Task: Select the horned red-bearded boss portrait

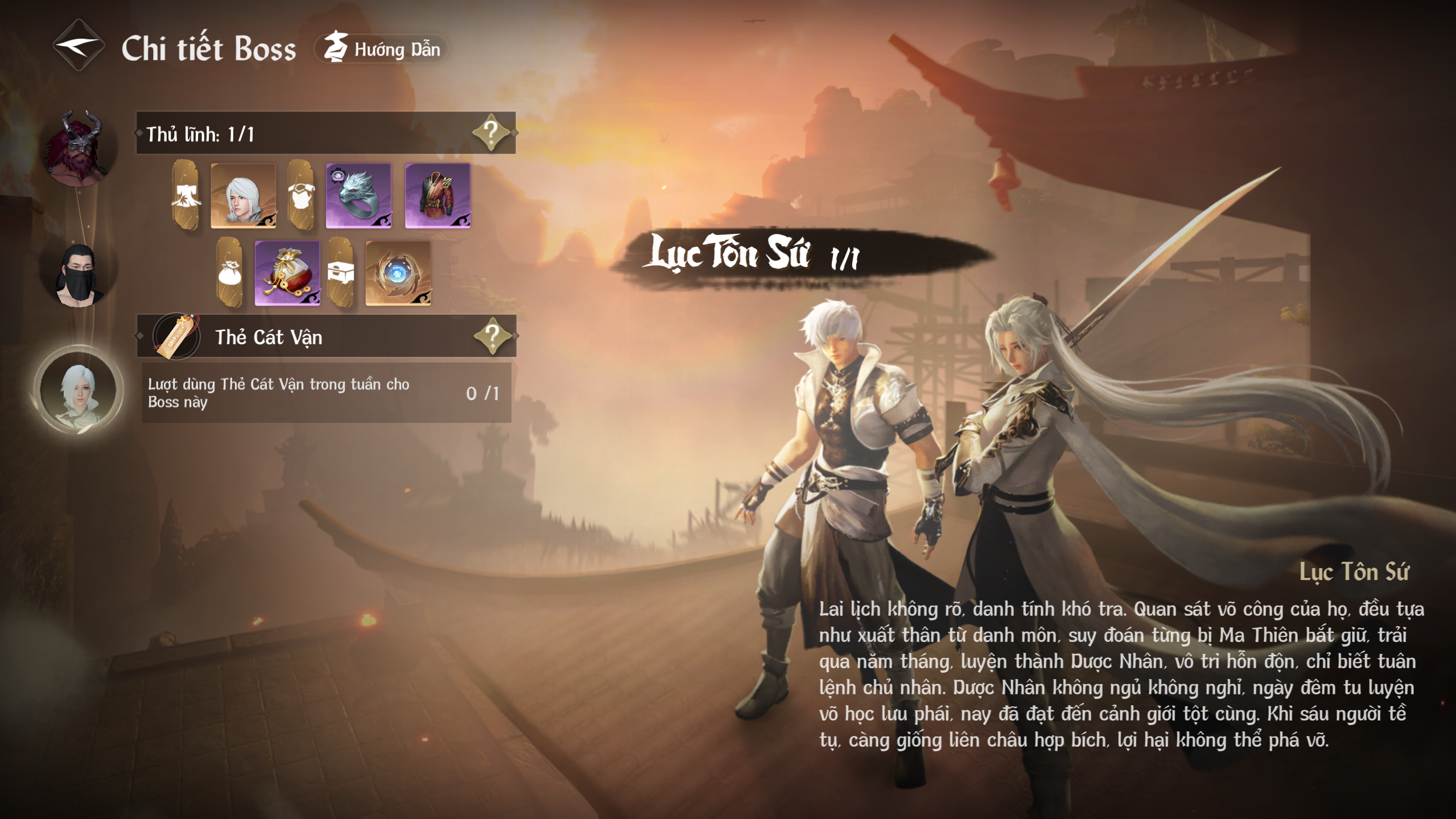Action: click(79, 149)
